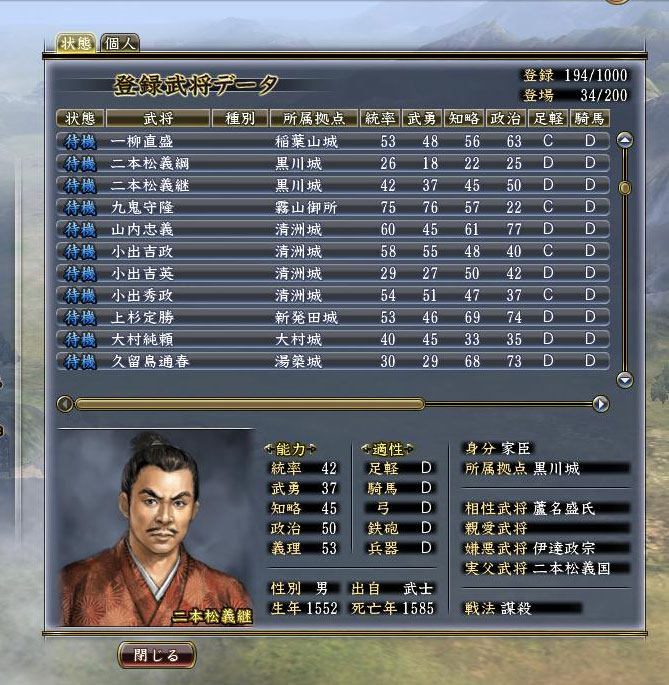Sort officers by 政治 header
The height and width of the screenshot is (685, 669).
[x=505, y=118]
